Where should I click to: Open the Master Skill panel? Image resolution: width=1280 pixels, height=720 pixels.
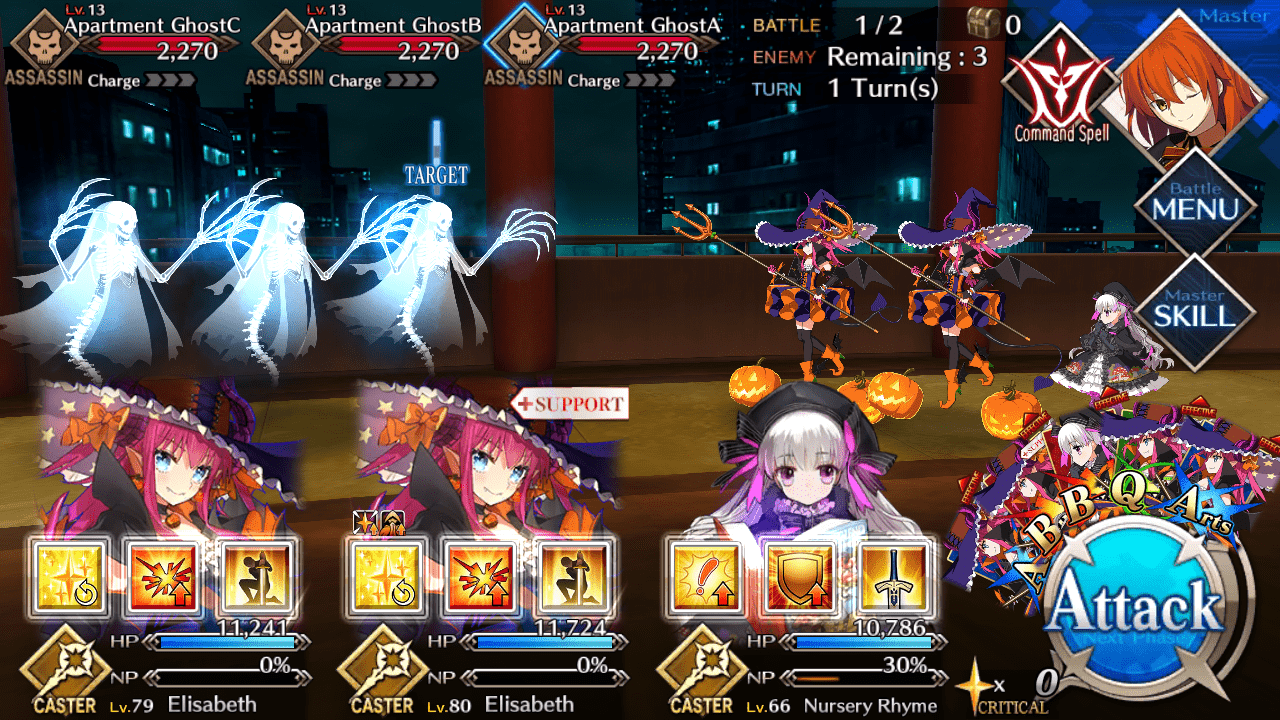[x=1195, y=308]
